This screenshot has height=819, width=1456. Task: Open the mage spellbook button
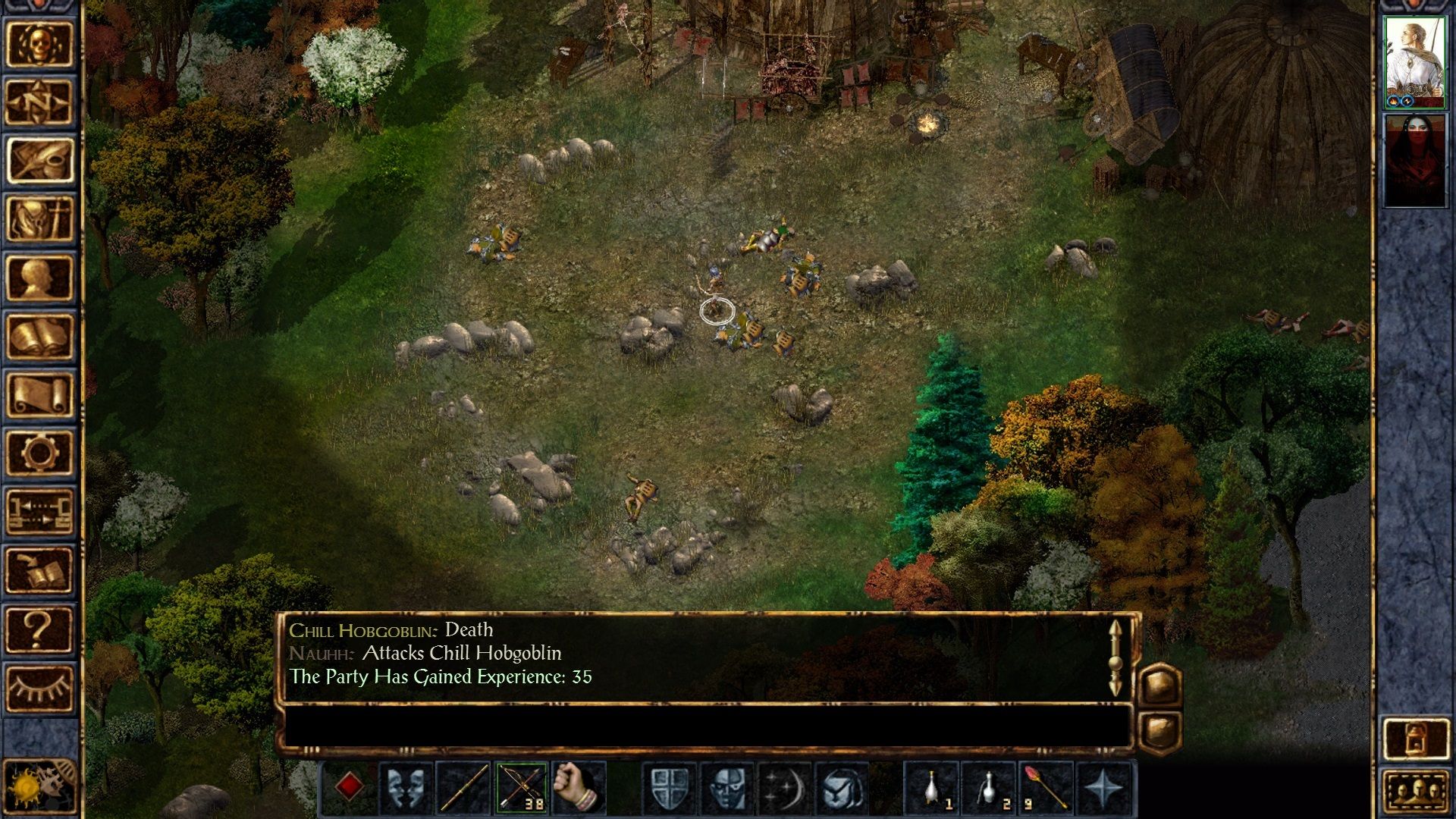[x=39, y=336]
